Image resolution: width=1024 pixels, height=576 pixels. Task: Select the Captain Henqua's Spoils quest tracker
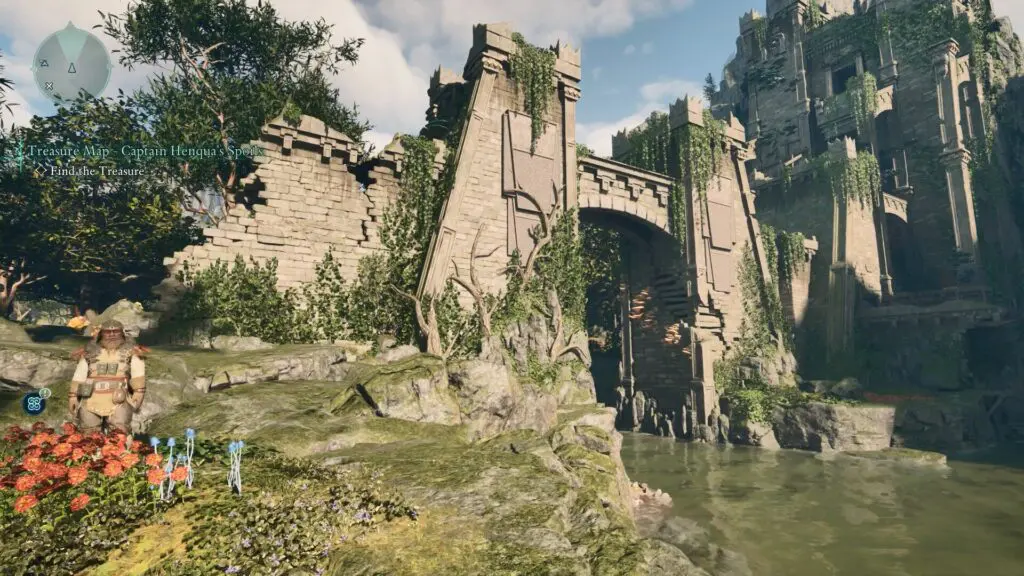[x=145, y=151]
